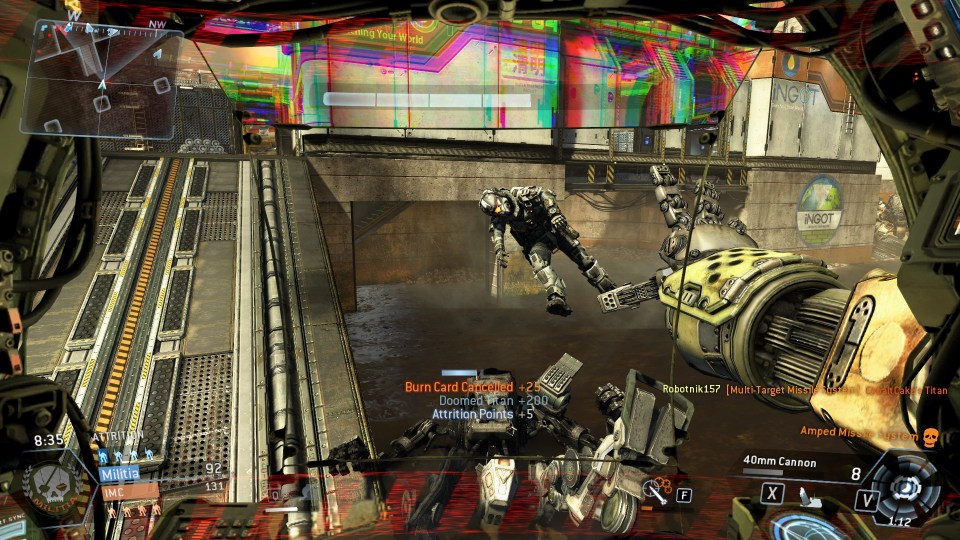This screenshot has width=960, height=540.
Task: Select the 40mm Cannon weapon label
Action: [x=780, y=462]
